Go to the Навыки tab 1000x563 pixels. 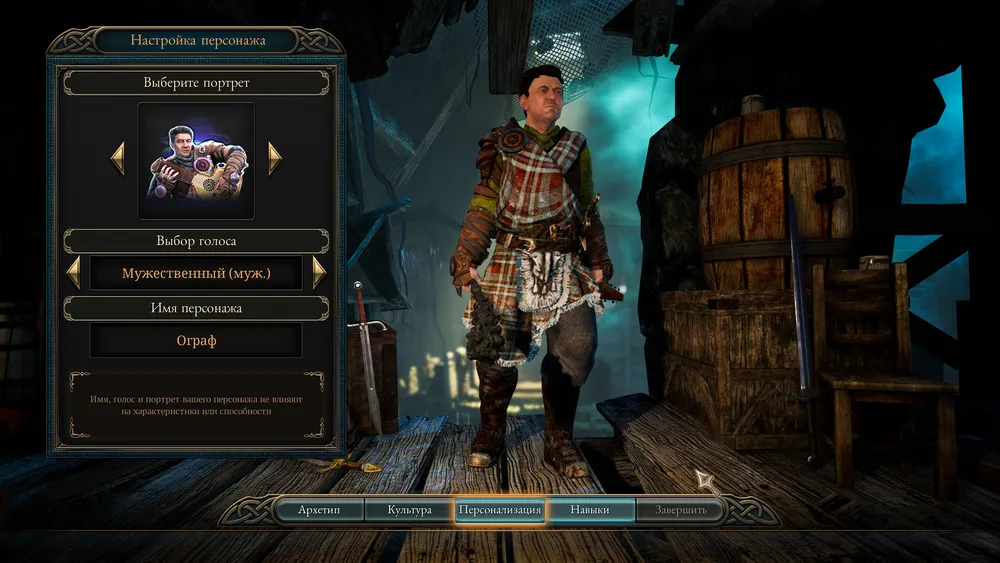coord(590,510)
